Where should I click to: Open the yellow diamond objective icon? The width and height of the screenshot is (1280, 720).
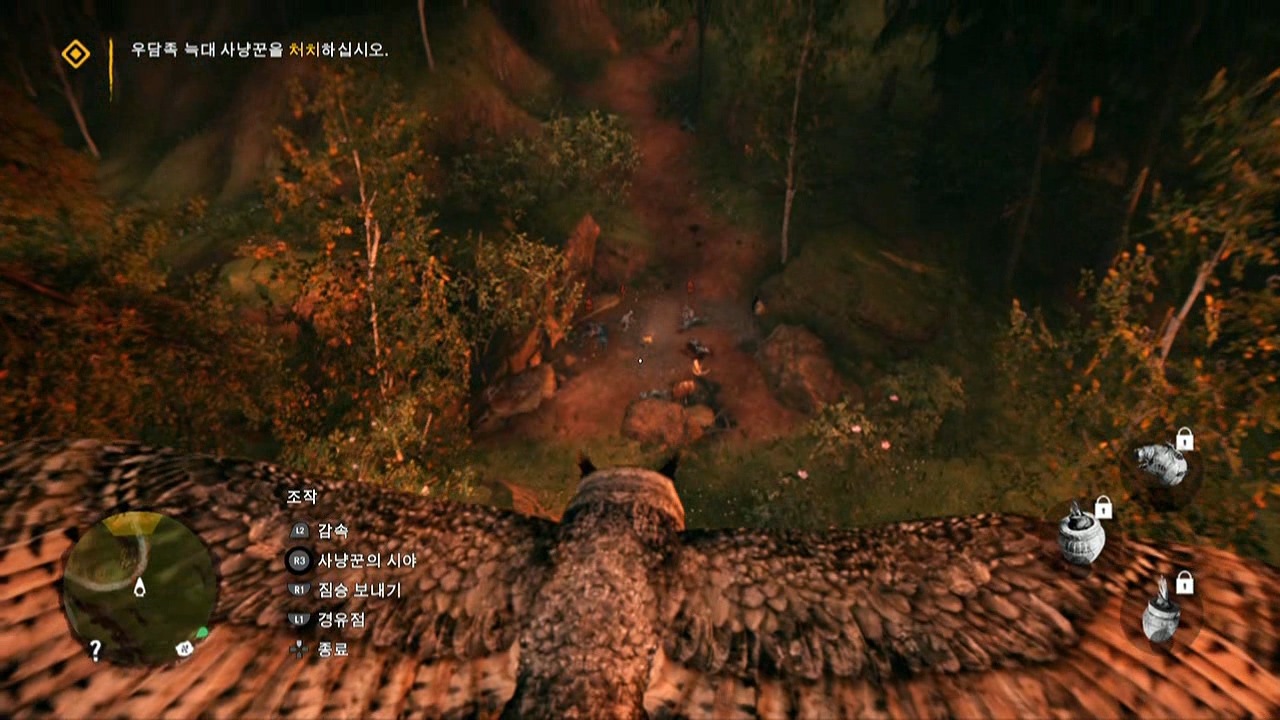point(75,53)
